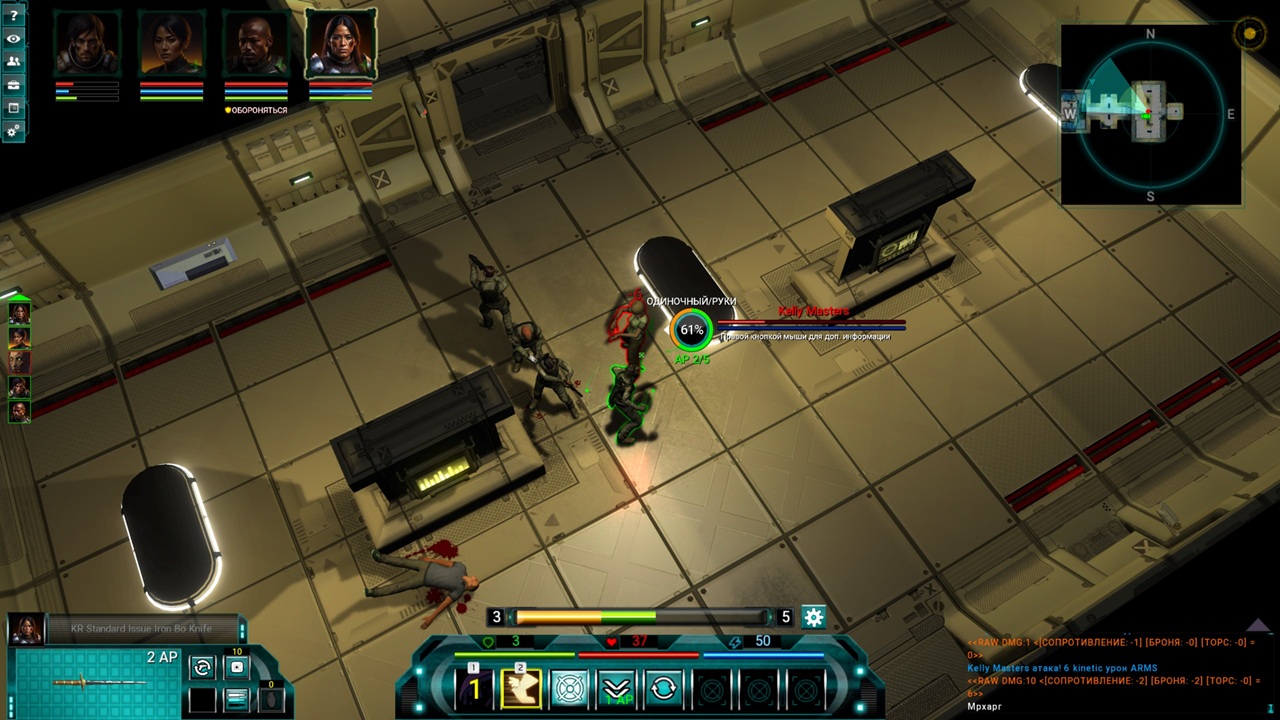Screen dimensions: 1280x720
Task: Swap weapon with the cycle weapon button
Action: (x=202, y=667)
